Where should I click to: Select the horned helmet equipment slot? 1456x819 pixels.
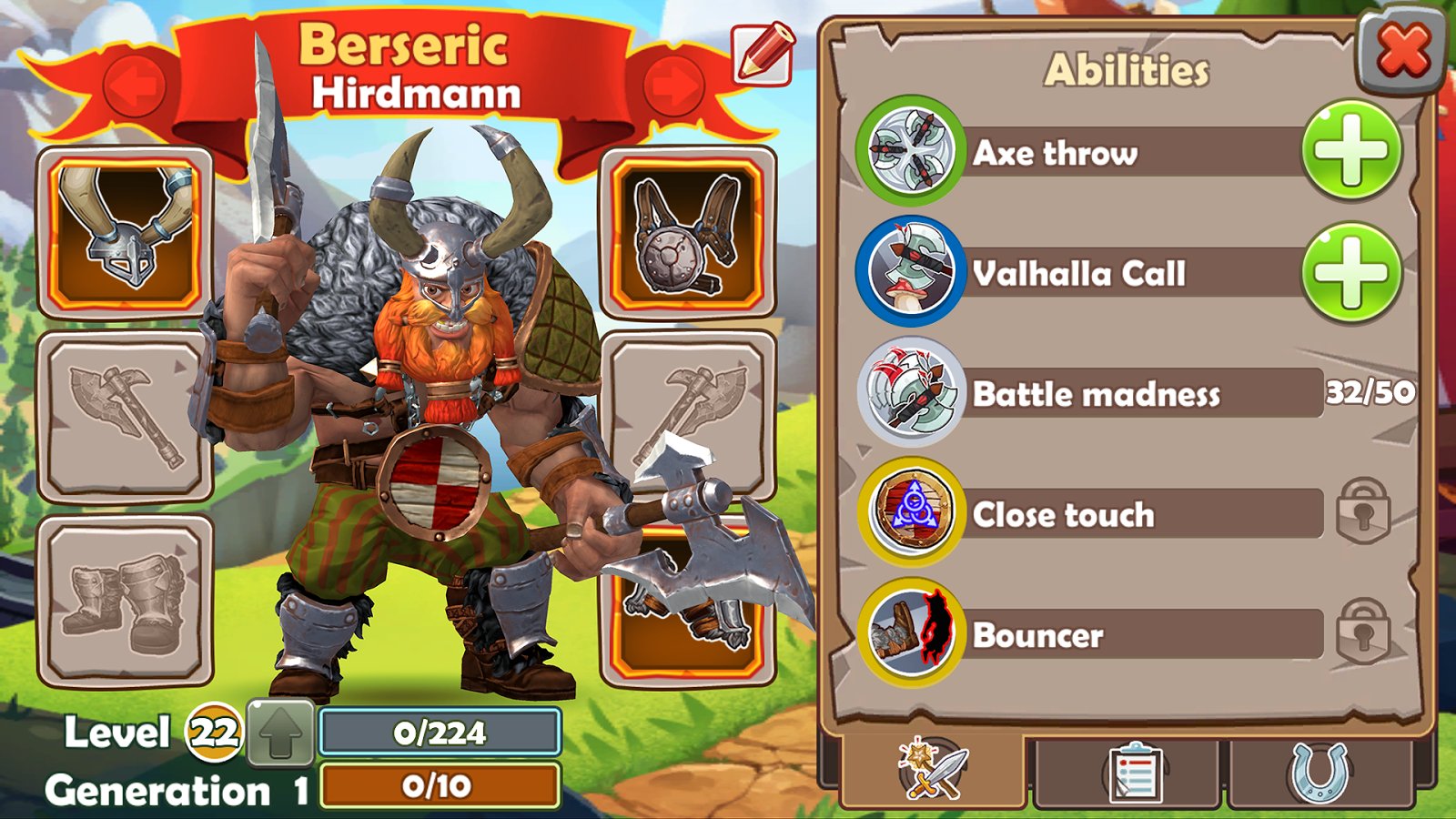pyautogui.click(x=125, y=233)
